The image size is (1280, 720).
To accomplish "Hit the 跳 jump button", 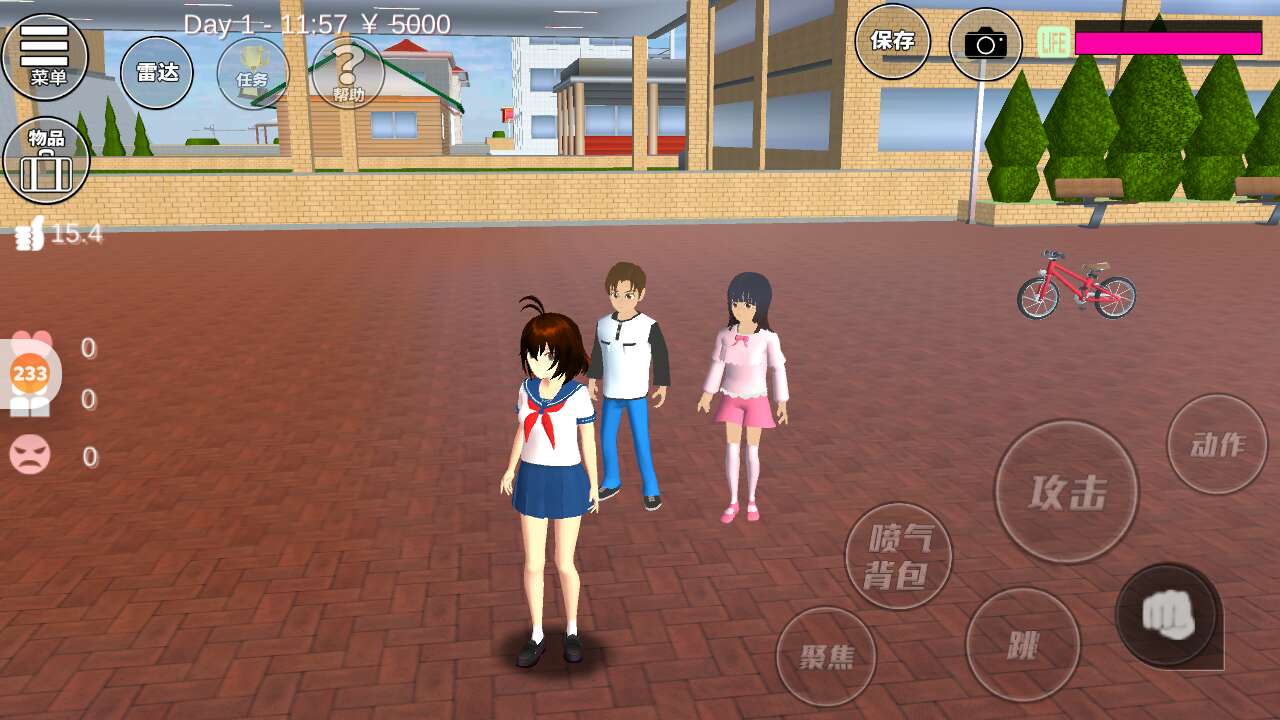I will coord(1022,645).
